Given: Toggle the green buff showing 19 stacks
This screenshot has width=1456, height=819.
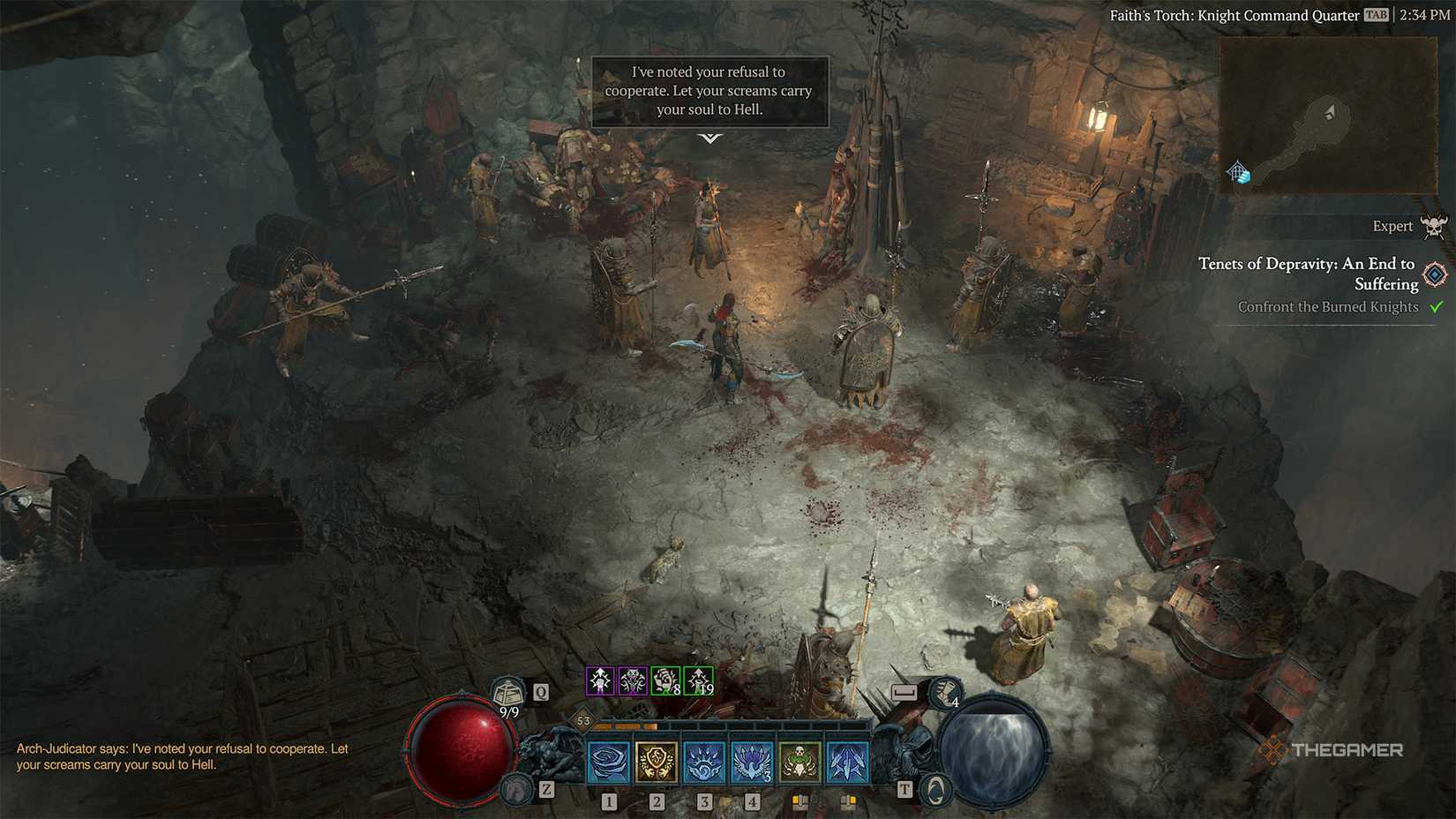Looking at the screenshot, I should (697, 680).
